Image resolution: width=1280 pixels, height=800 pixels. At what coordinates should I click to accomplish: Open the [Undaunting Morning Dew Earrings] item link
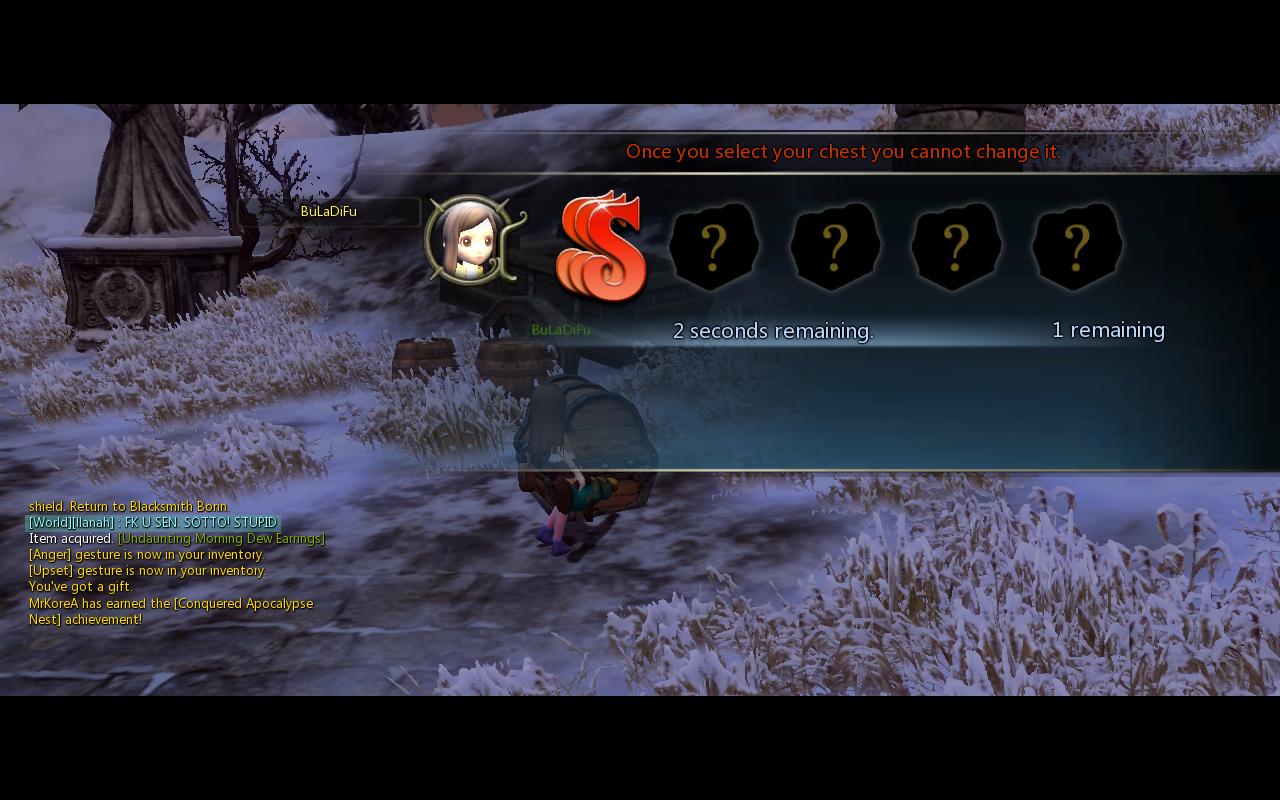click(220, 537)
